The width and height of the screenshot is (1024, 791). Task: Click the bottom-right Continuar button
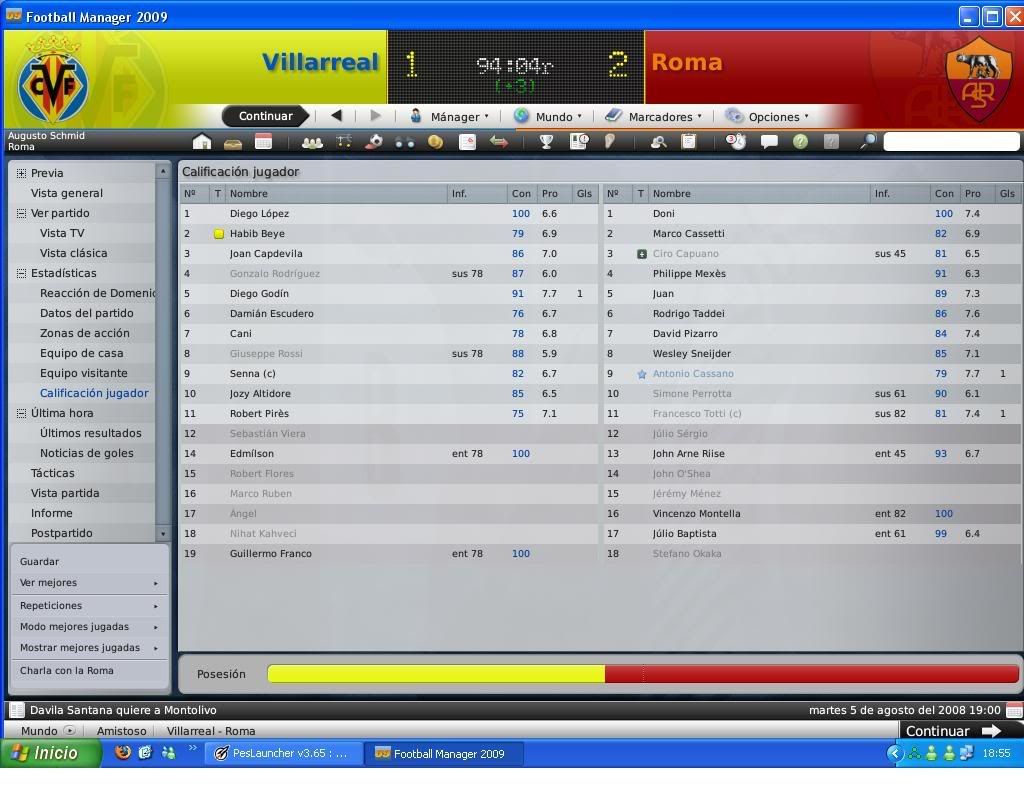click(x=952, y=731)
